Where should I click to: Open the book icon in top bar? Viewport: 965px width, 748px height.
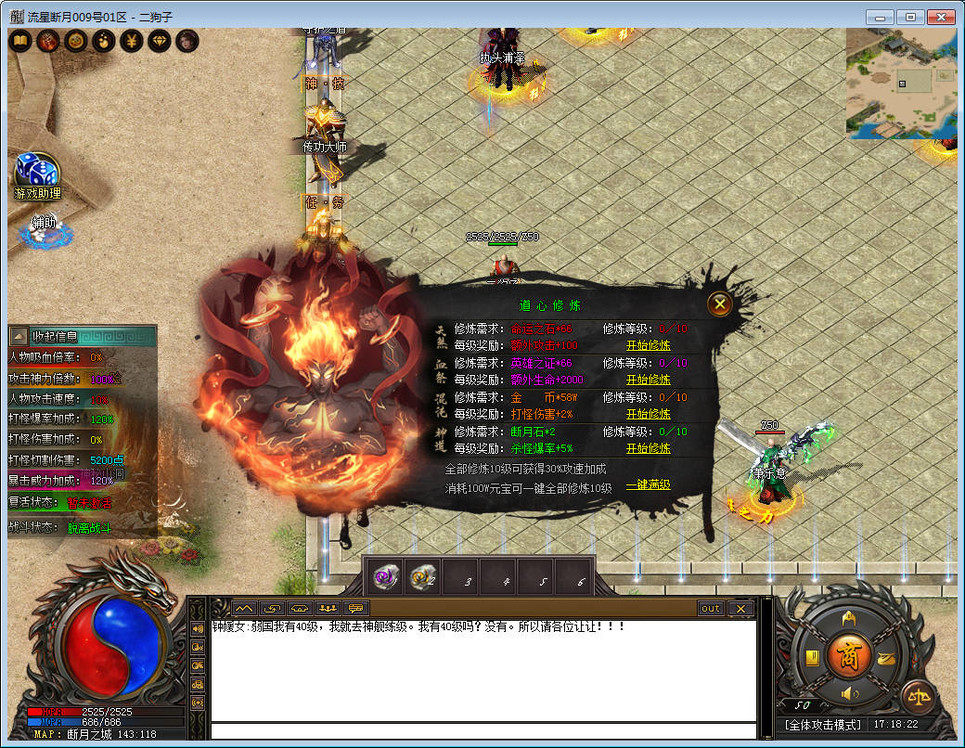coord(19,41)
